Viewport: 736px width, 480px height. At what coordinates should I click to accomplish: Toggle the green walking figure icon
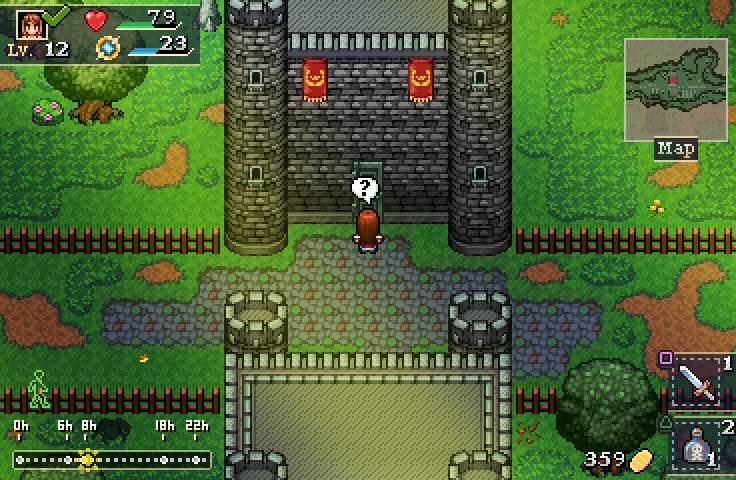(38, 389)
